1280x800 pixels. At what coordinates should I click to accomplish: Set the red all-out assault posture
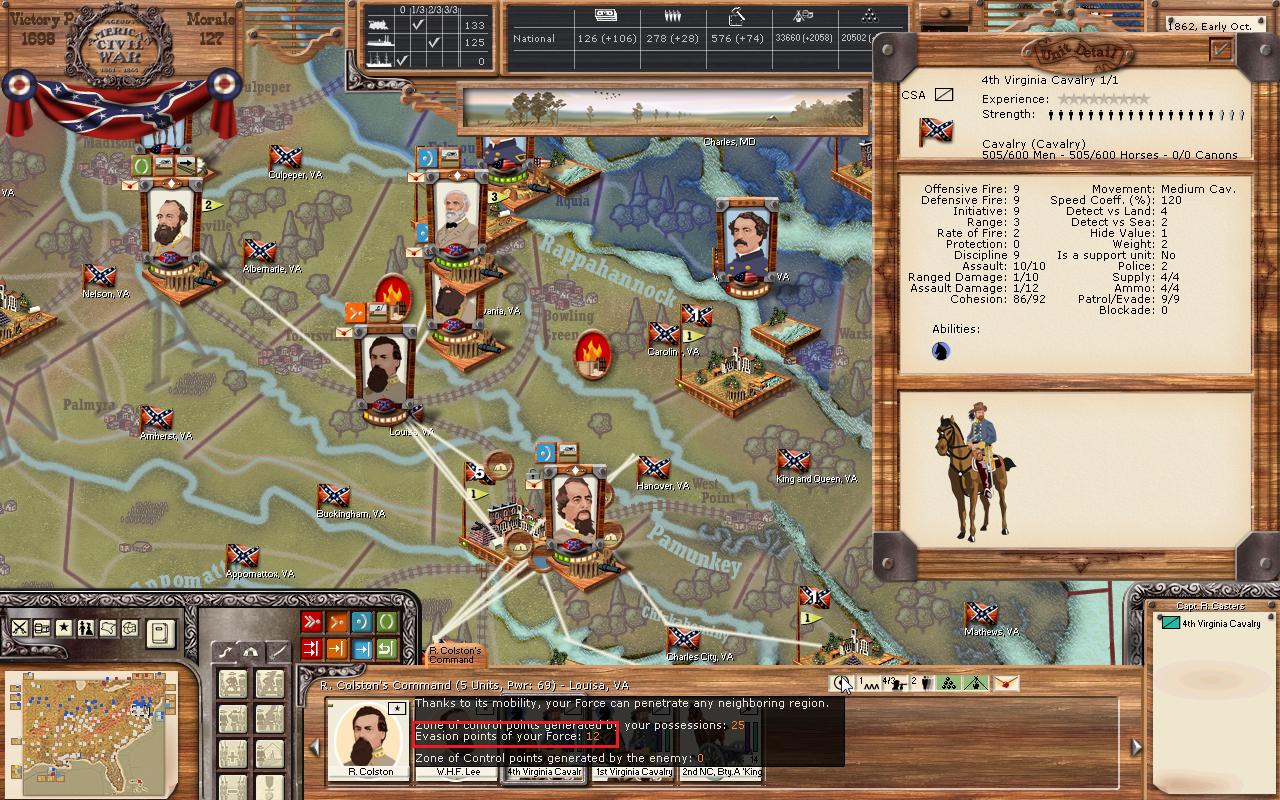311,622
